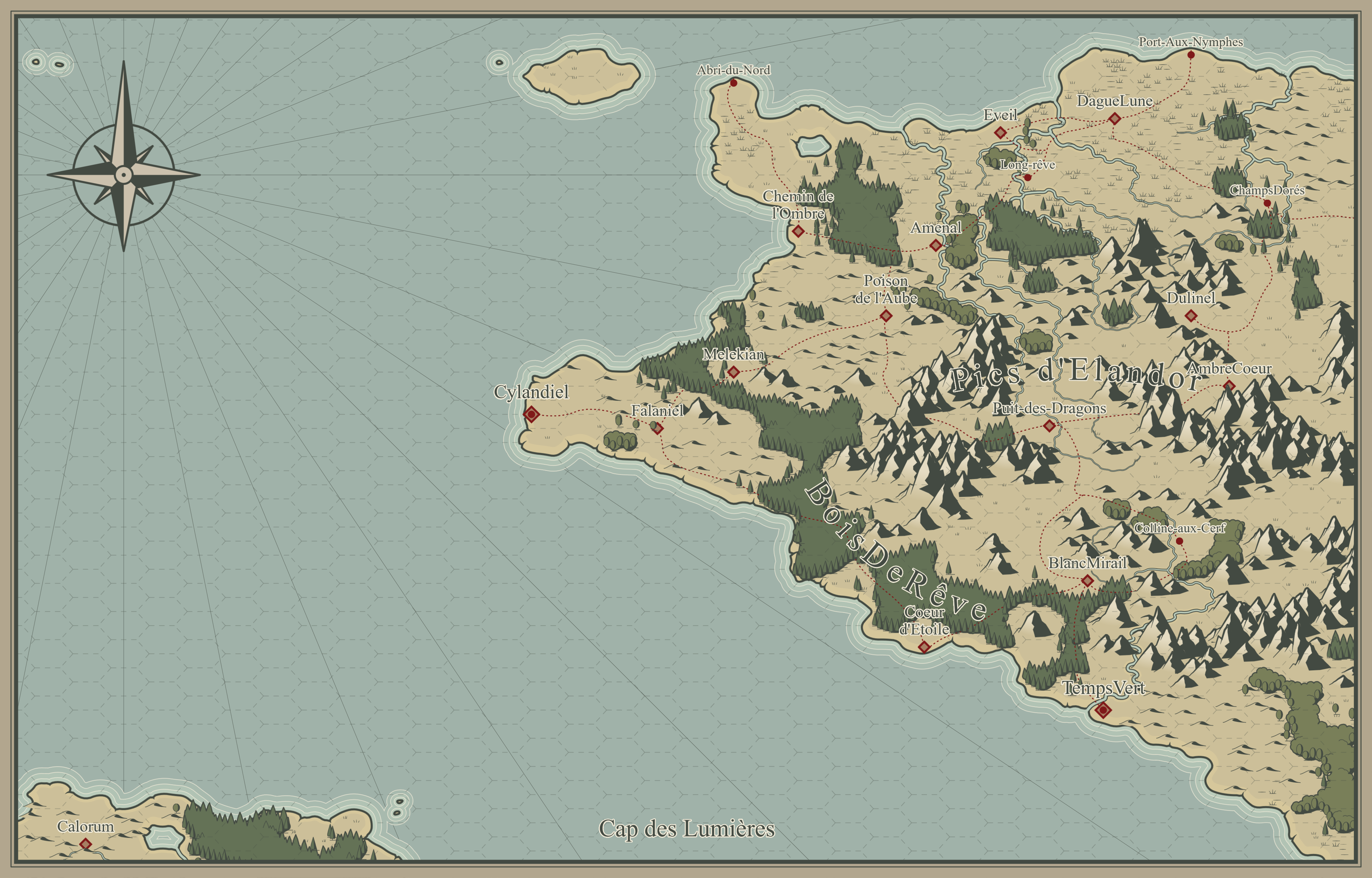Select the Dulinel town marker
Image resolution: width=1372 pixels, height=878 pixels.
1191,315
